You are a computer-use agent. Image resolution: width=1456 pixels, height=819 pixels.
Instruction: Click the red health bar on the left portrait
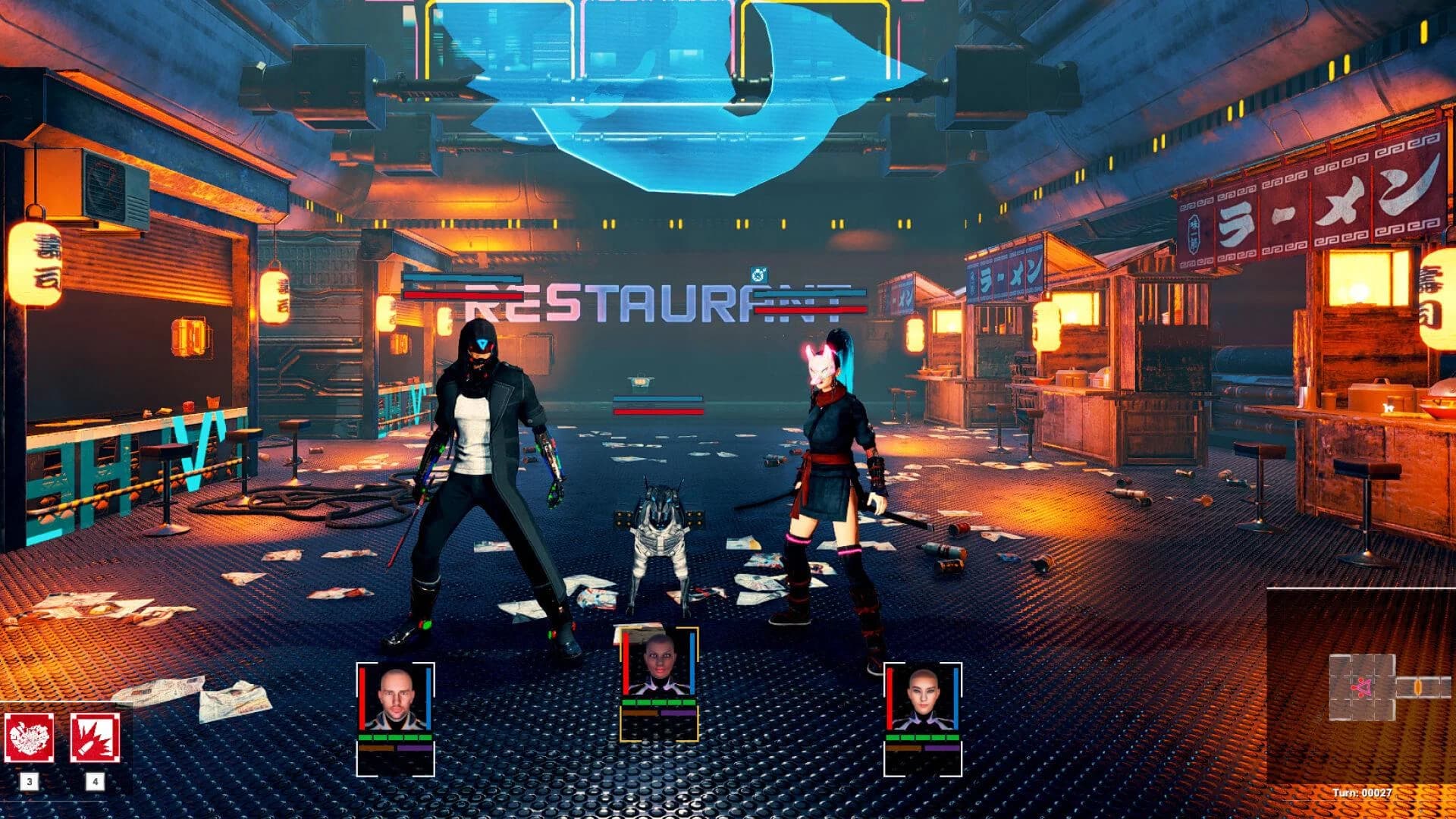pyautogui.click(x=362, y=698)
